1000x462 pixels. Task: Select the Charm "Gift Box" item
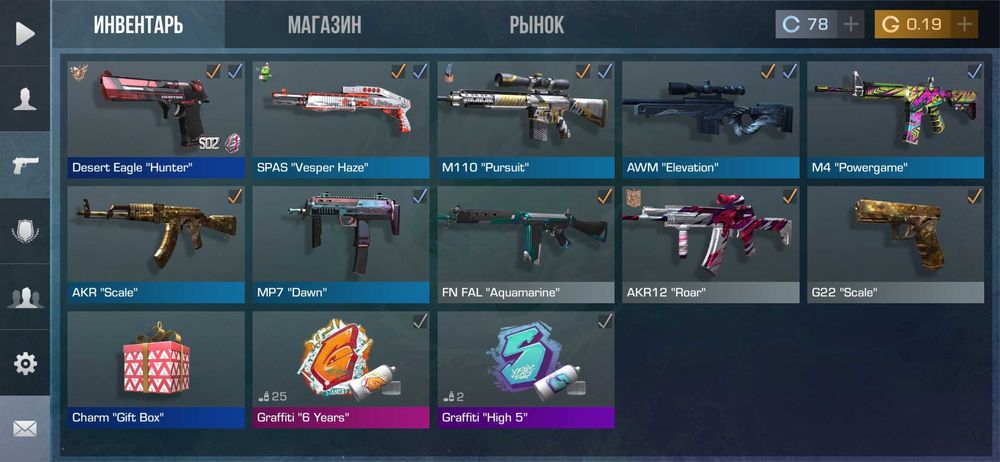click(156, 368)
